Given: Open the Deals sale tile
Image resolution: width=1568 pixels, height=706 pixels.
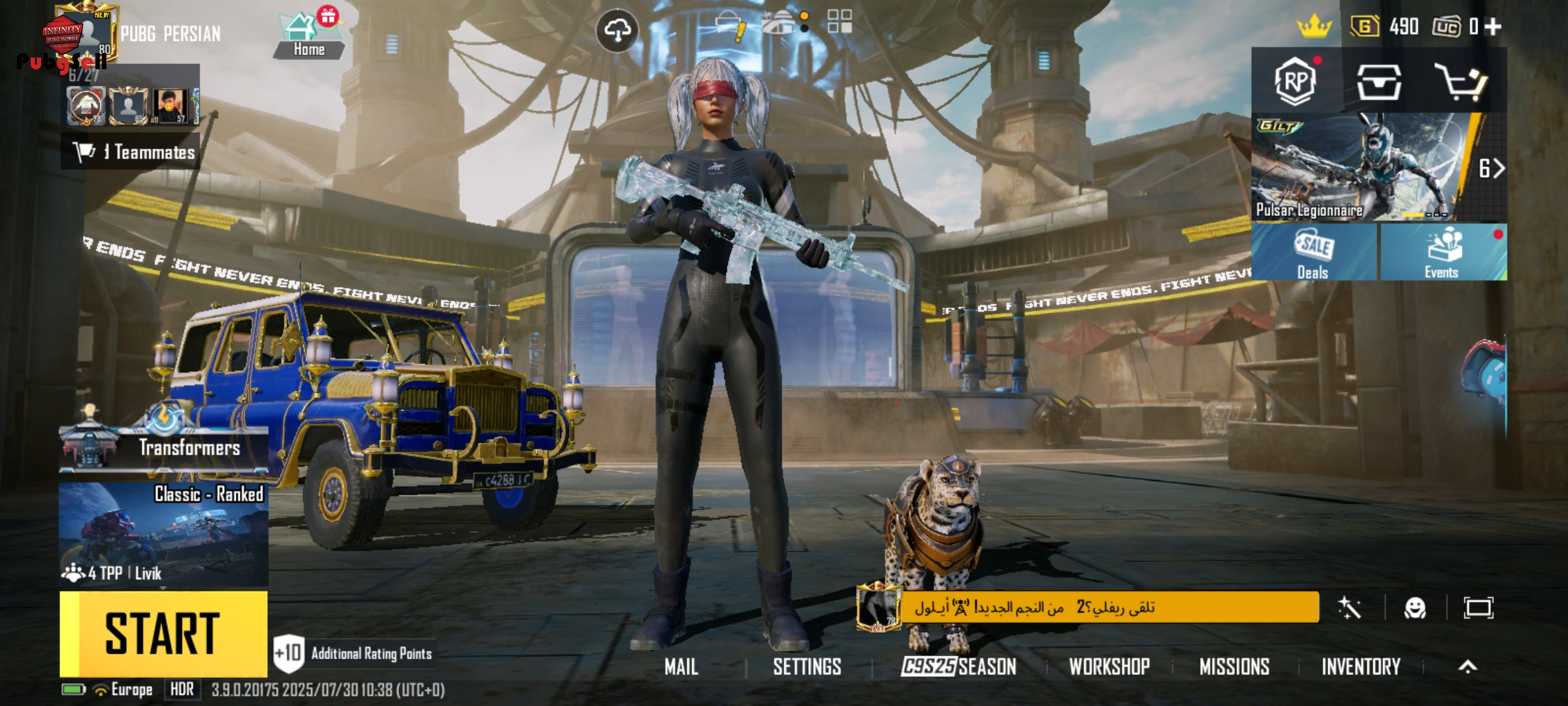Looking at the screenshot, I should [1313, 253].
